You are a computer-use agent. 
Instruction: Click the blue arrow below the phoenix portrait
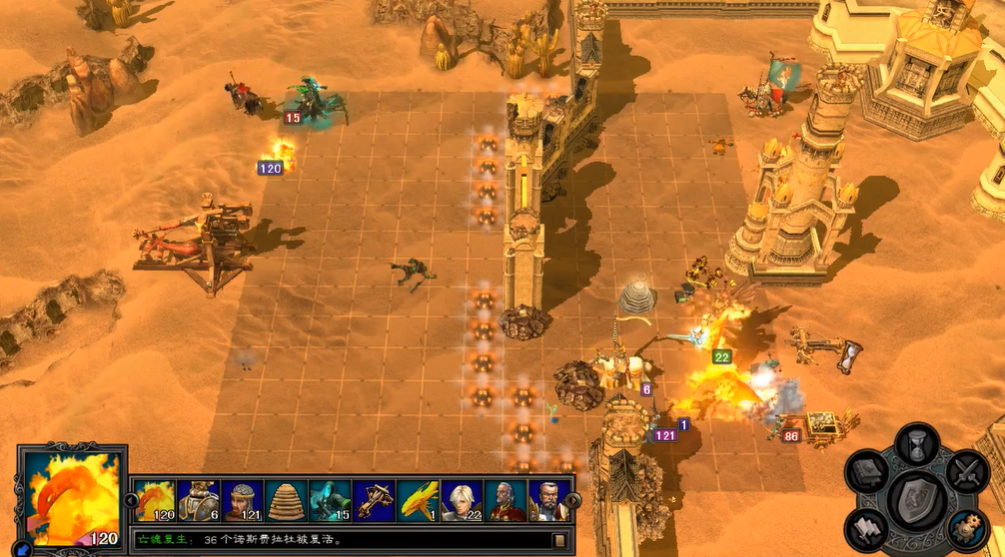[23, 547]
